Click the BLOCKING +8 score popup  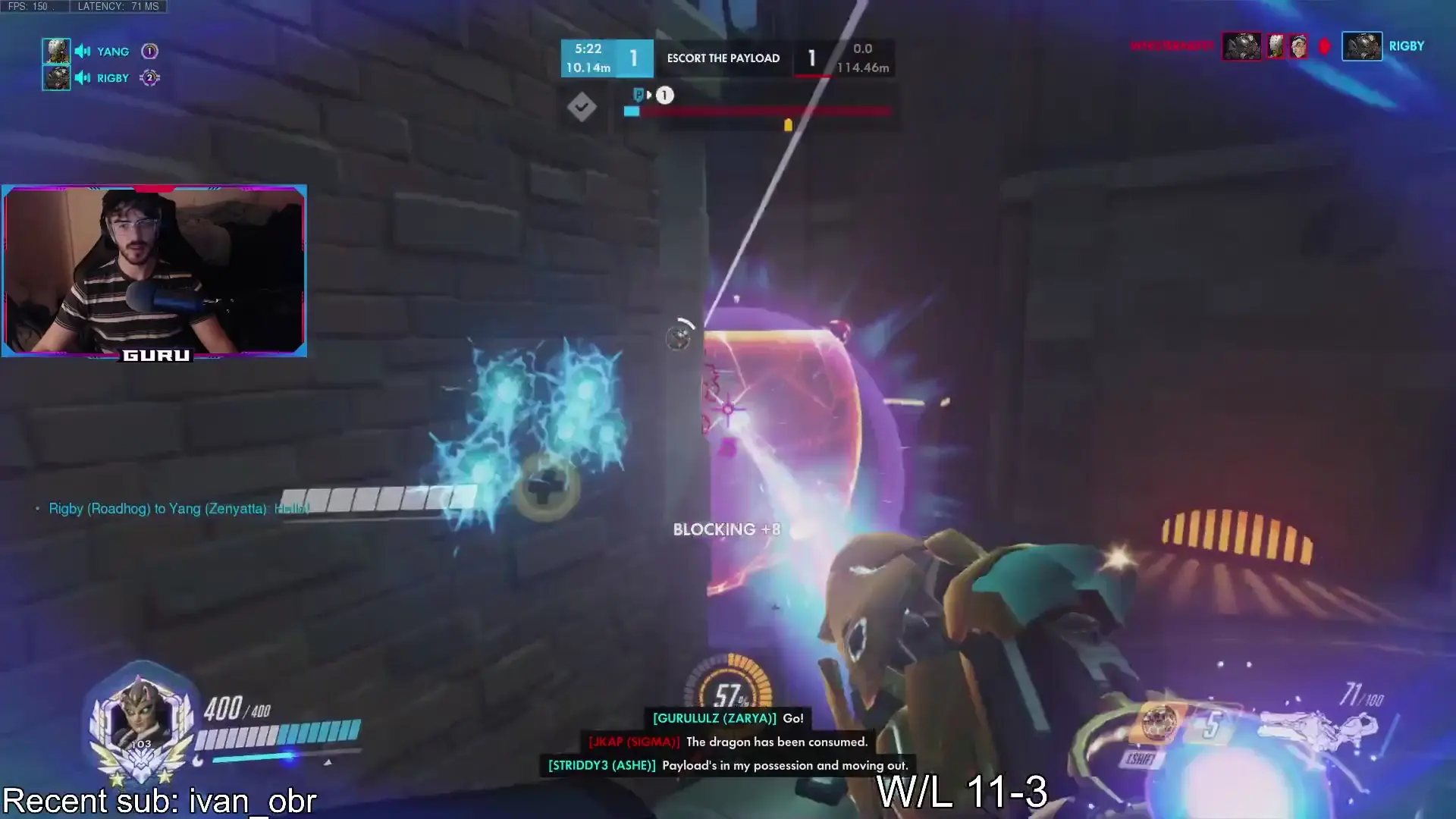click(726, 529)
